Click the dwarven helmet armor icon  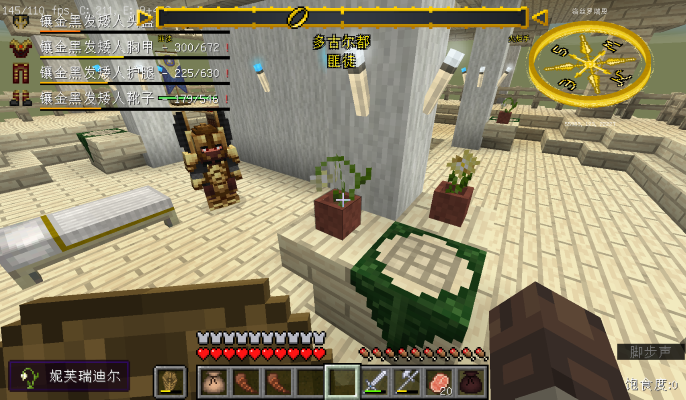20,20
